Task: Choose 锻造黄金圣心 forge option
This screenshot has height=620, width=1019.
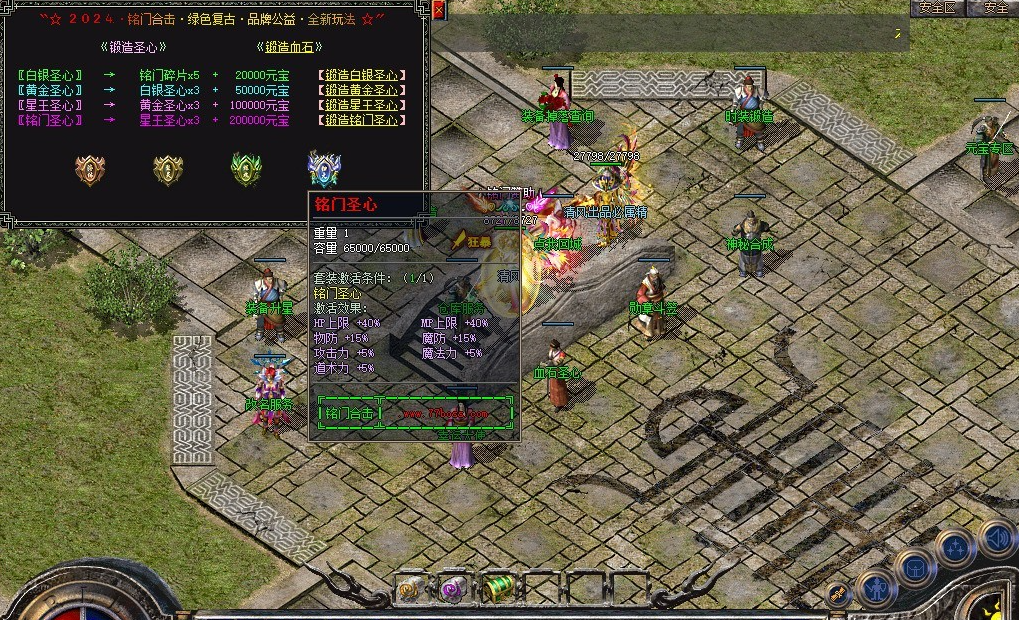Action: (x=362, y=90)
